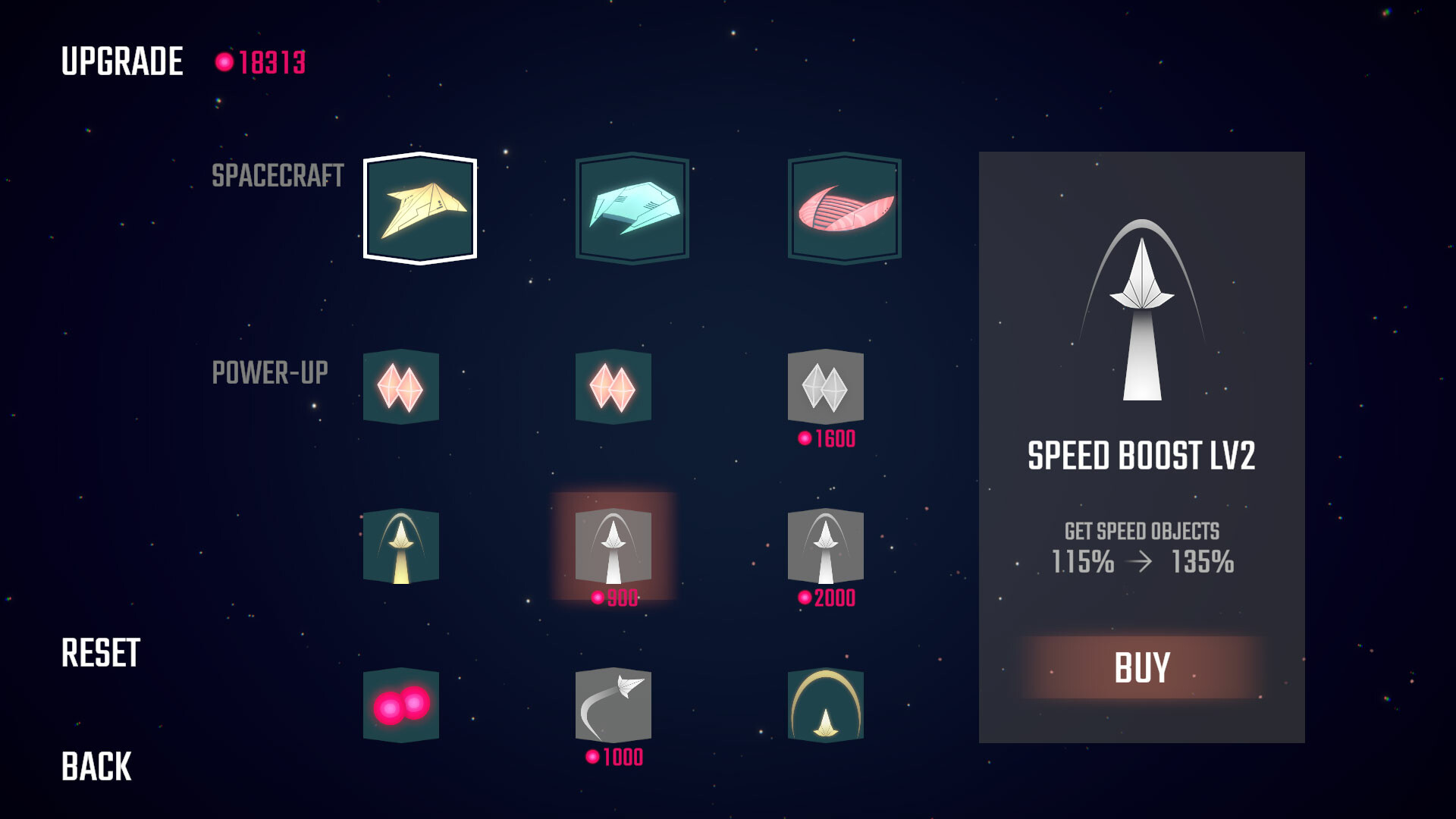Open the 1600-coin diamond power-up upgrade
This screenshot has width=1456, height=819.
[x=827, y=388]
